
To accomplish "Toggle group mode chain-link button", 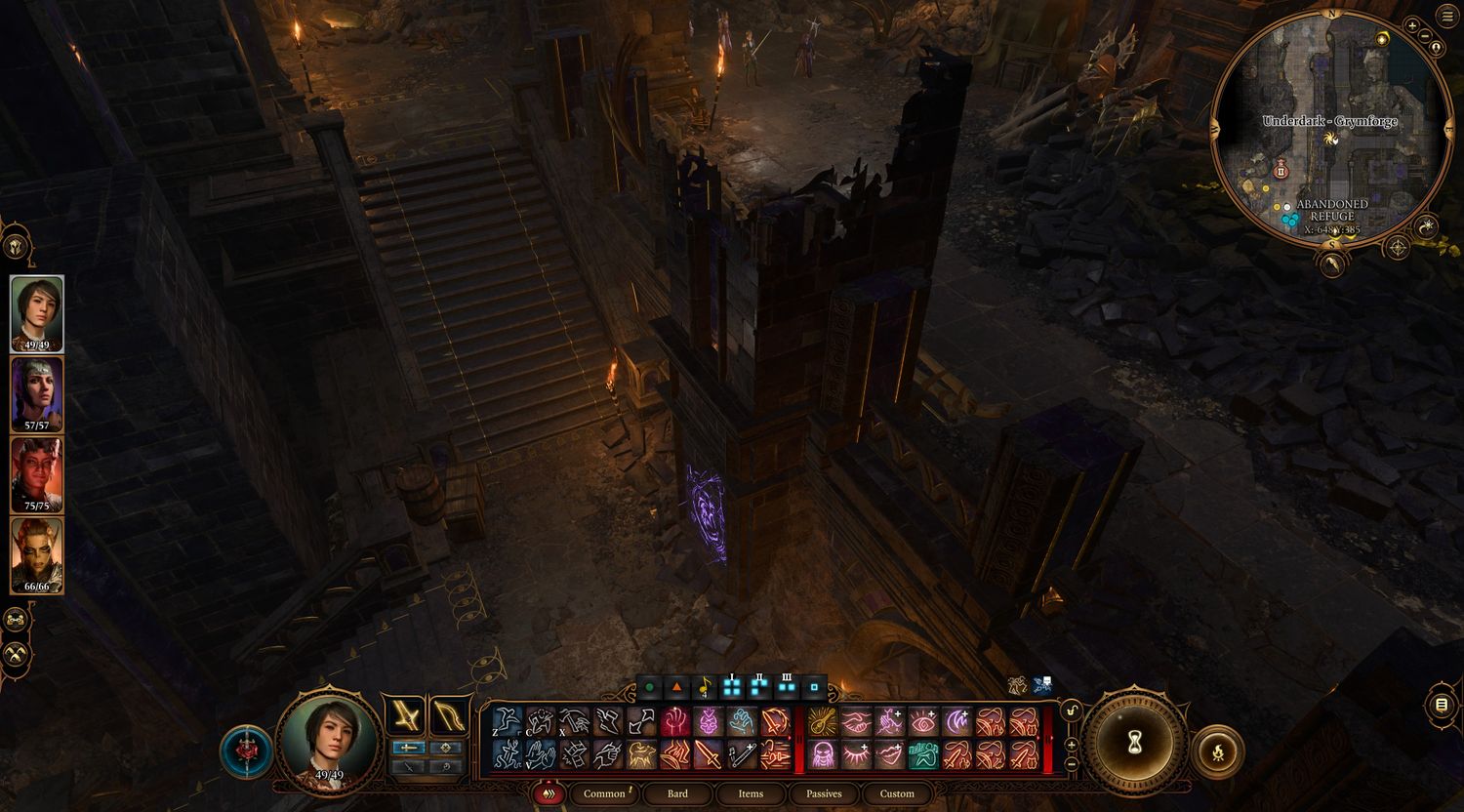I will pos(17,619).
